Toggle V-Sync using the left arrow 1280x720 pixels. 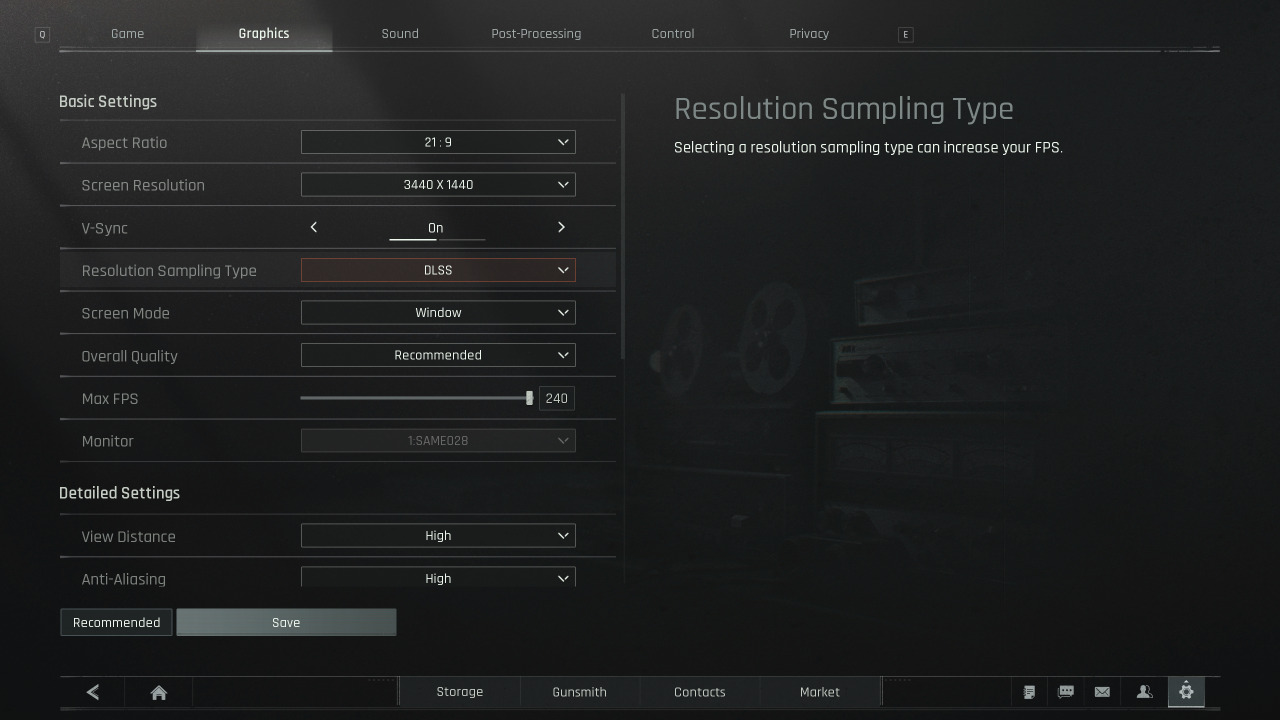coord(313,227)
